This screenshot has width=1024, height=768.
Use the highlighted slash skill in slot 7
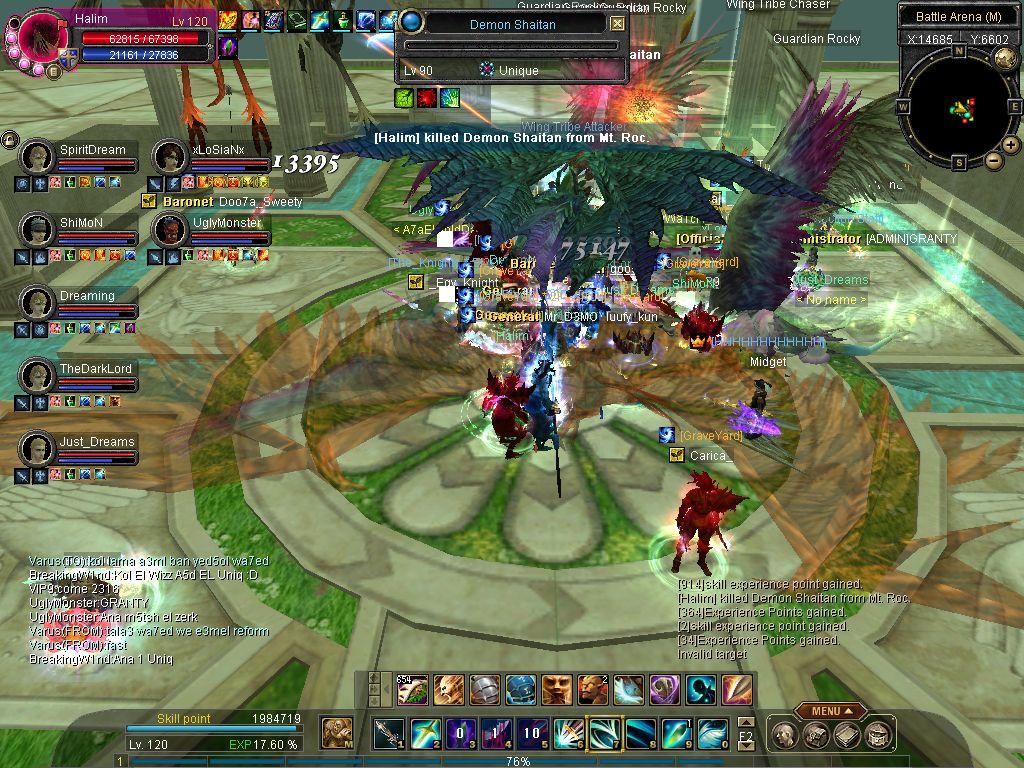coord(604,733)
